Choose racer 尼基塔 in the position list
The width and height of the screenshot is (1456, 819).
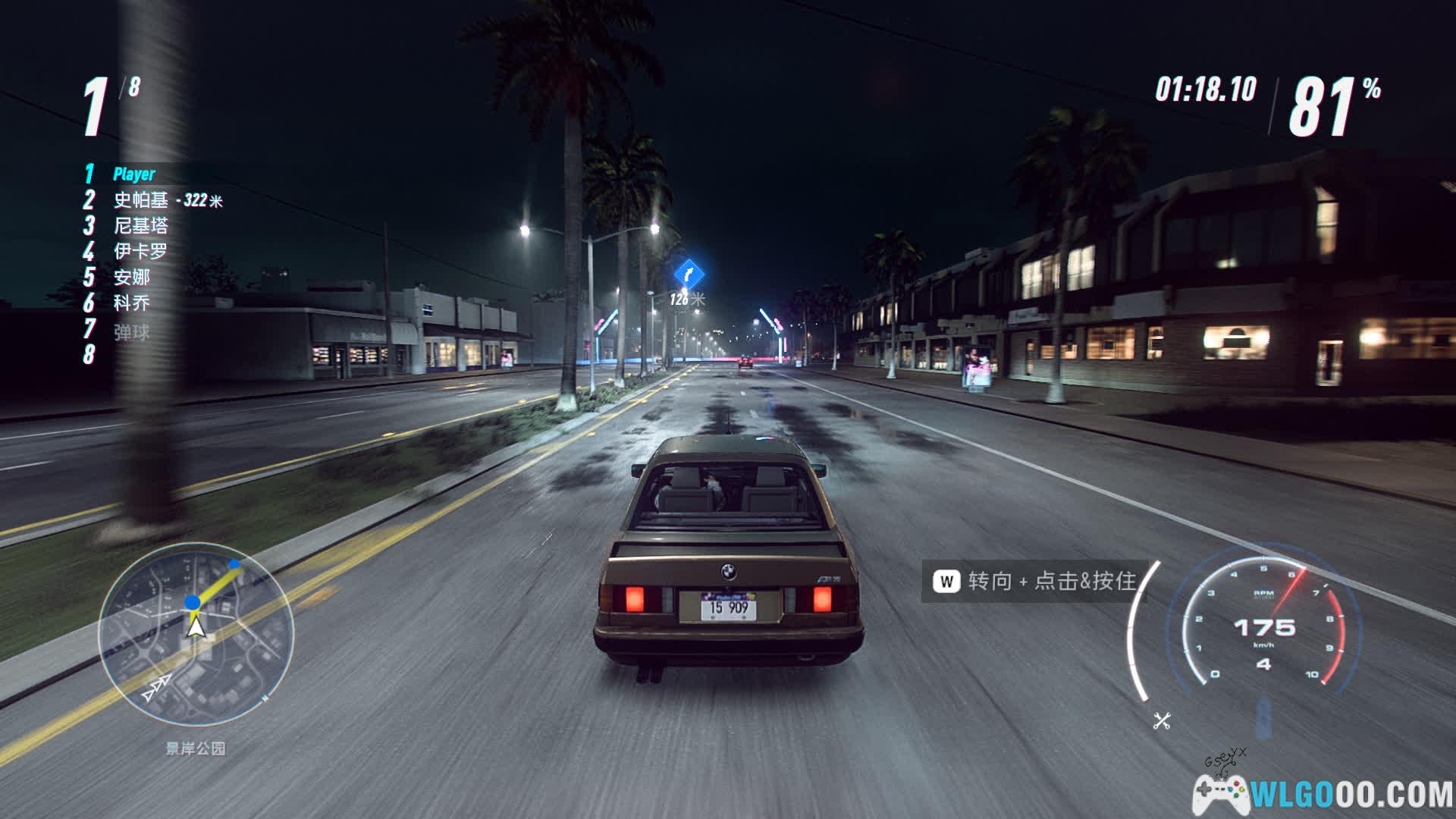click(141, 226)
